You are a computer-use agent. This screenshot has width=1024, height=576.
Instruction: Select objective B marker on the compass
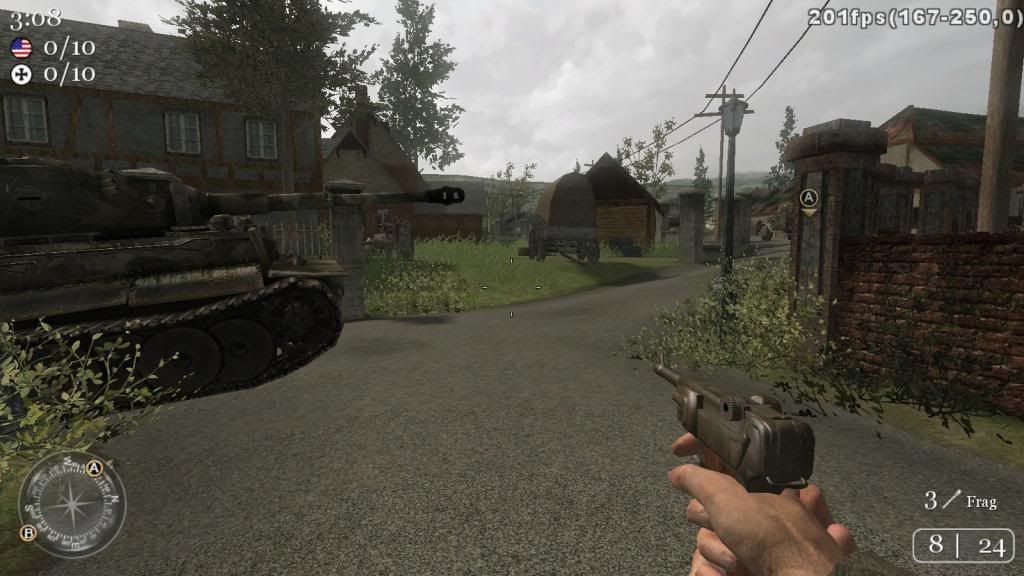pos(28,533)
